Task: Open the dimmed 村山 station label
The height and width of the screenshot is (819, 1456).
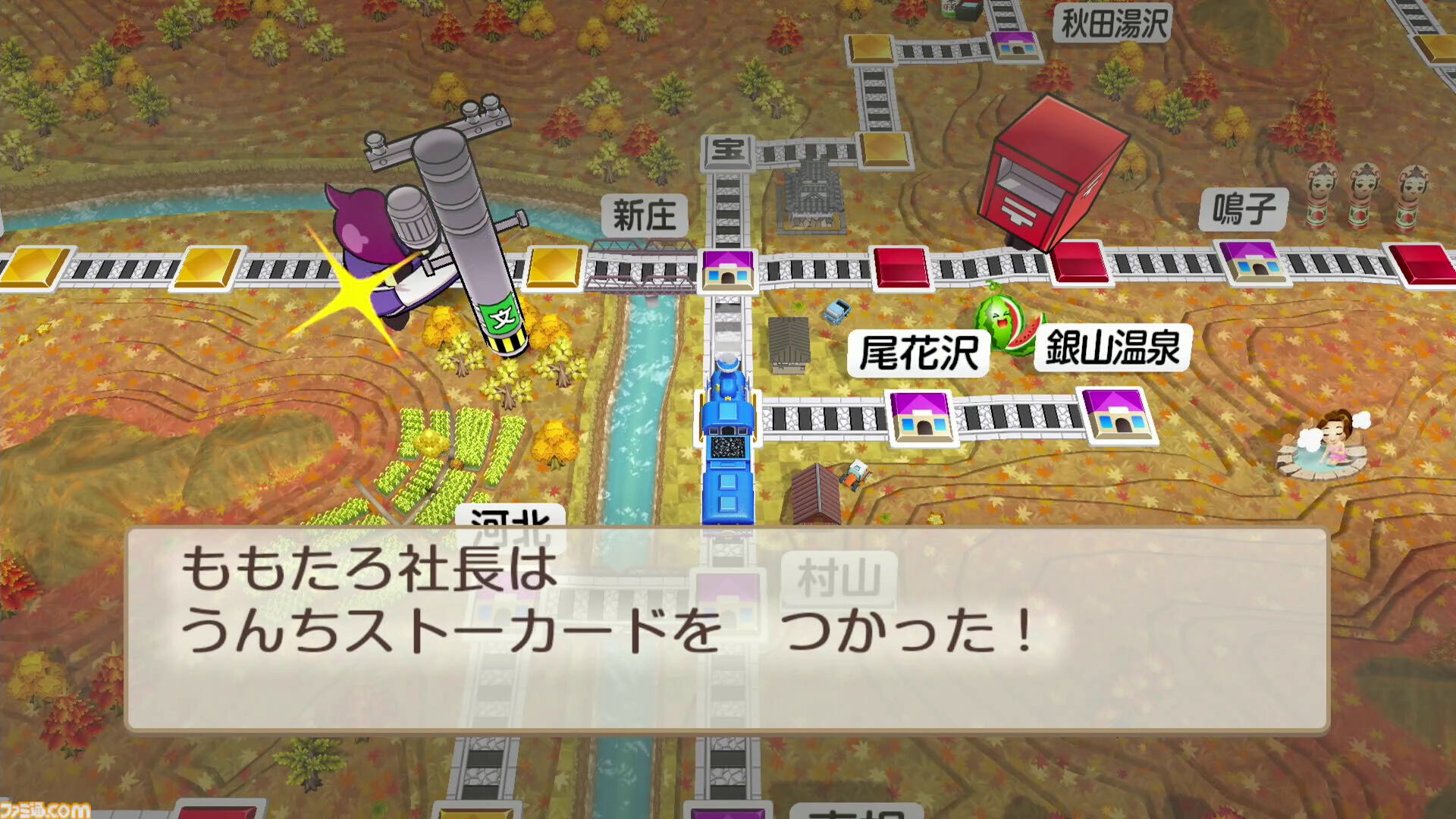Action: (834, 578)
